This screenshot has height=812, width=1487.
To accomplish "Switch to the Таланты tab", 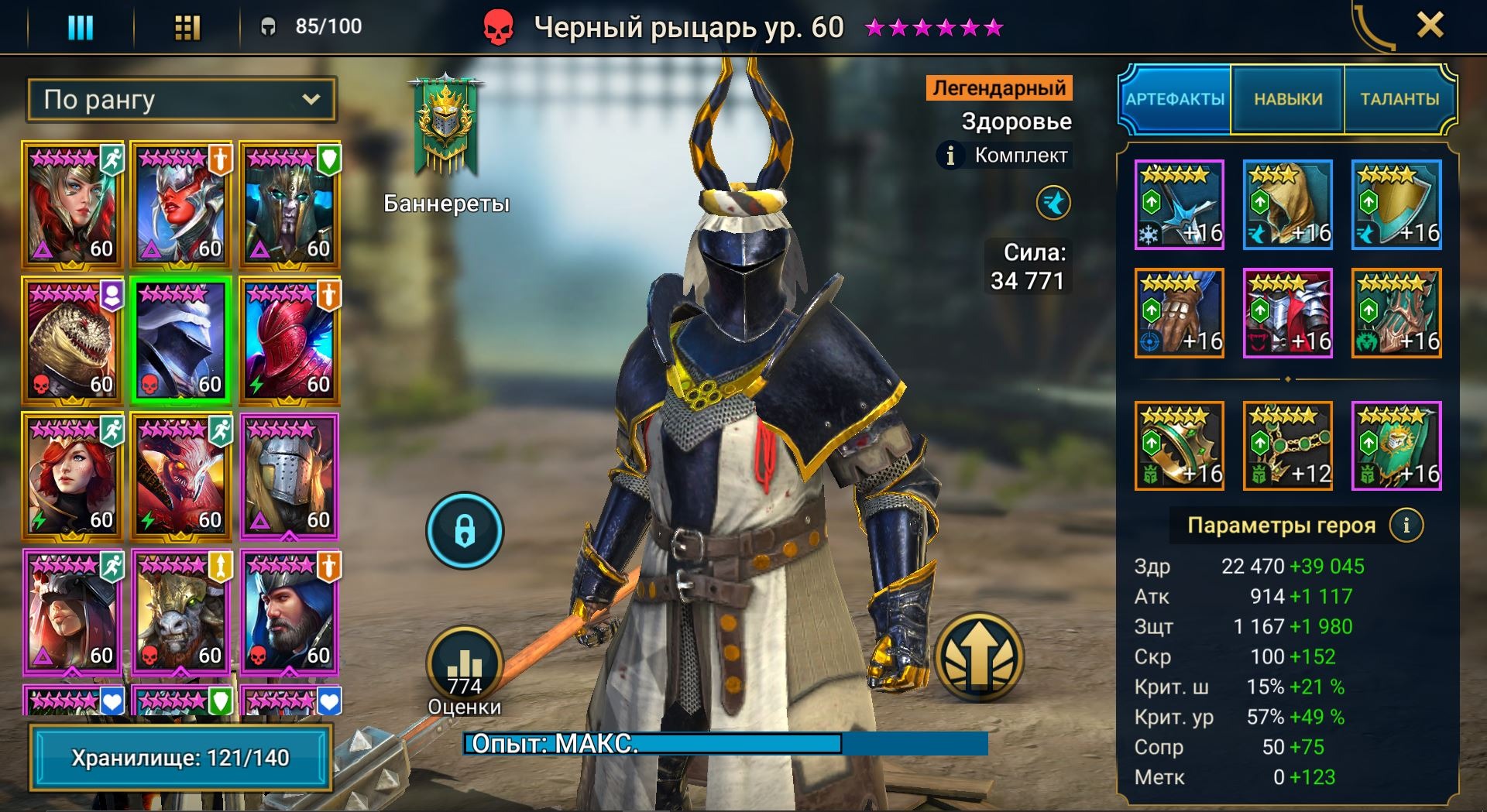I will pos(1399,99).
